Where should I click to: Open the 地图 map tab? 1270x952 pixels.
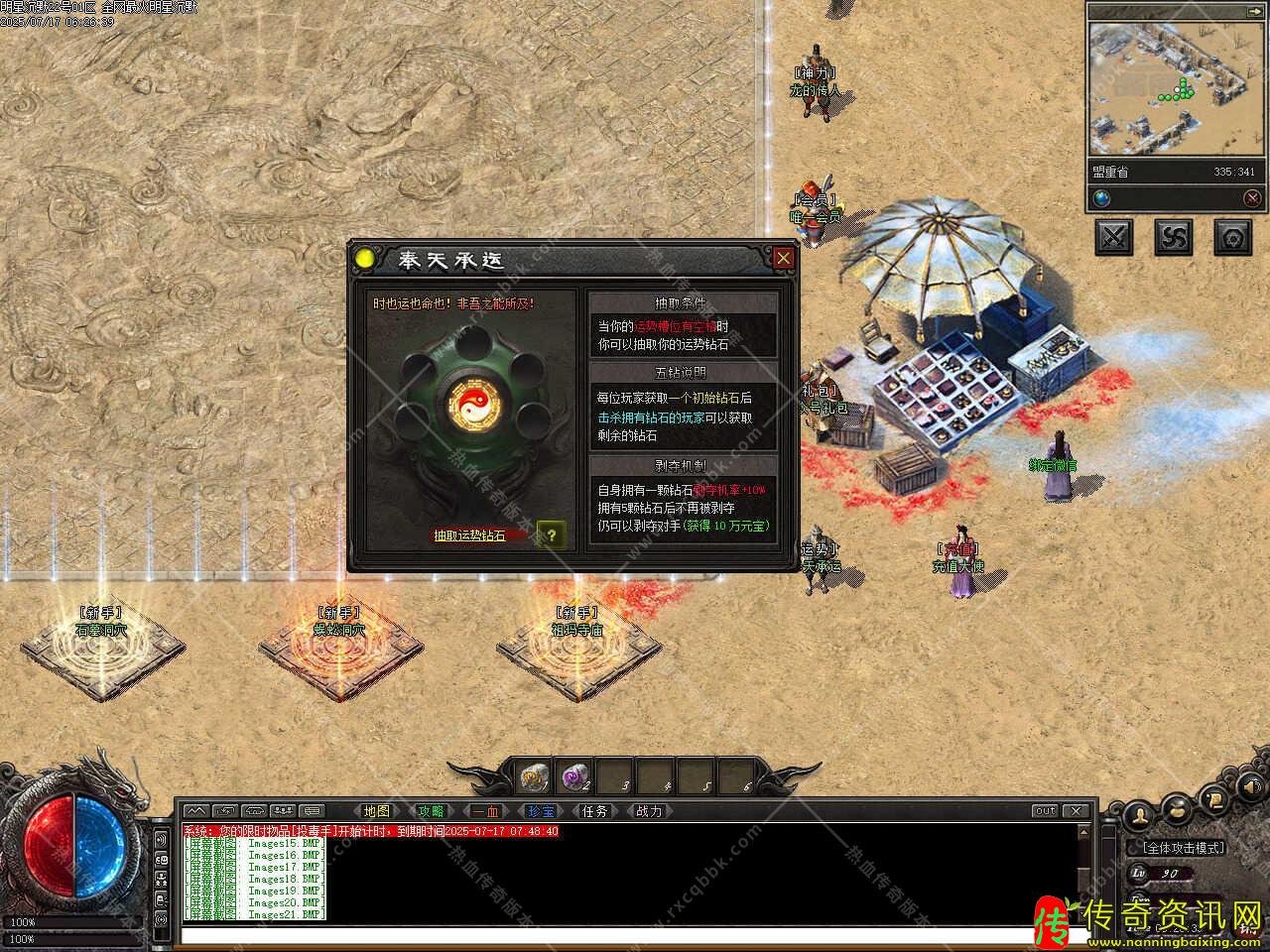[376, 811]
